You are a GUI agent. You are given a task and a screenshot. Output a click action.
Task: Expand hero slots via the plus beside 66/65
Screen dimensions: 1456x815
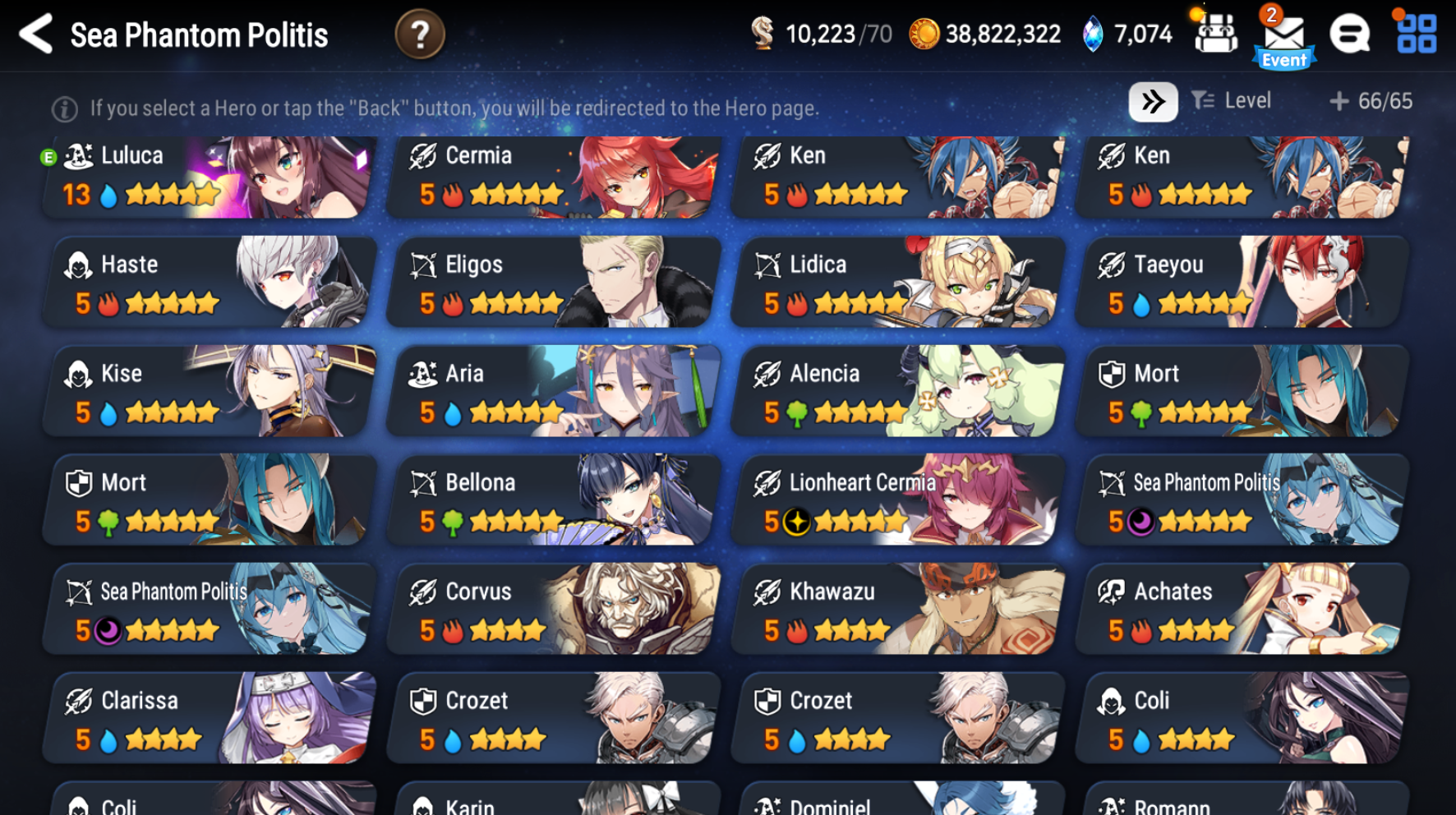pyautogui.click(x=1338, y=100)
